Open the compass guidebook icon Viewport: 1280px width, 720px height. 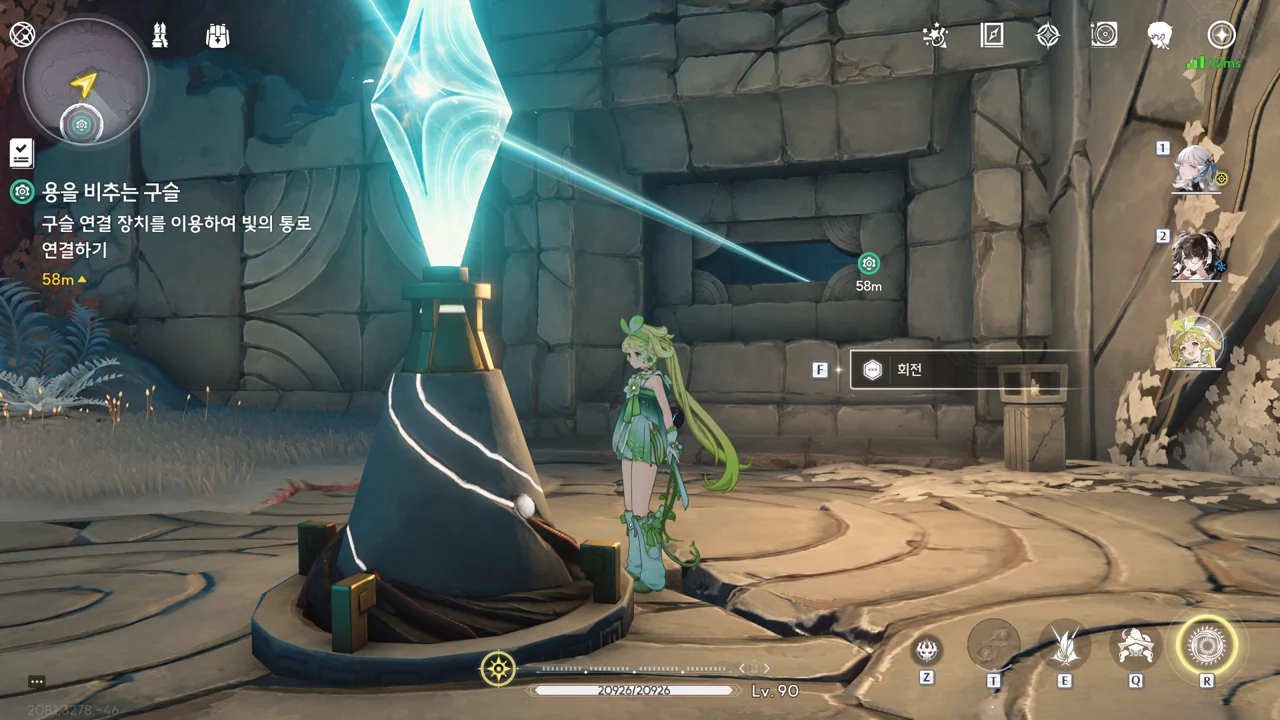[x=991, y=36]
